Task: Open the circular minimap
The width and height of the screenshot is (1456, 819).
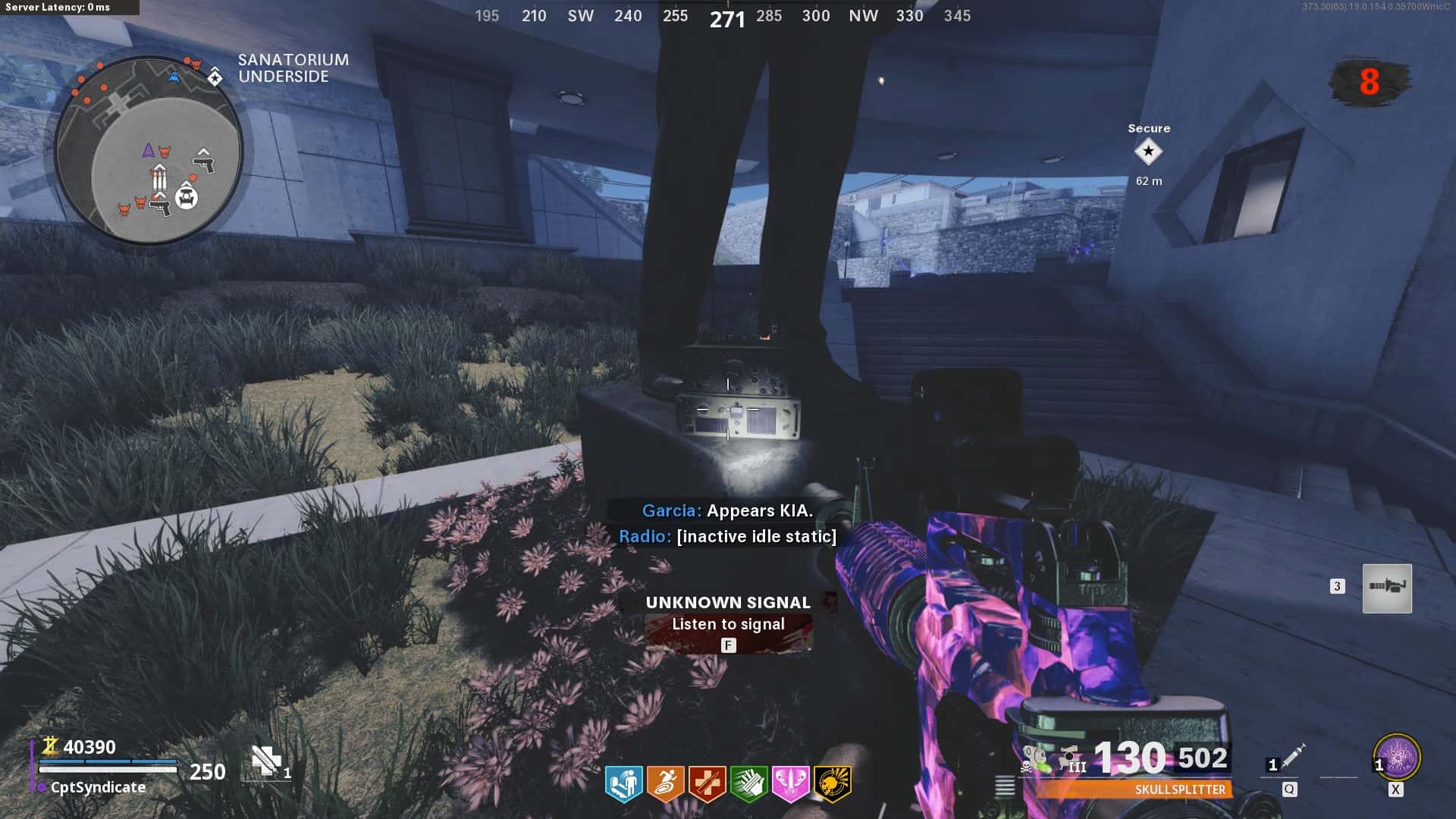Action: pos(149,149)
